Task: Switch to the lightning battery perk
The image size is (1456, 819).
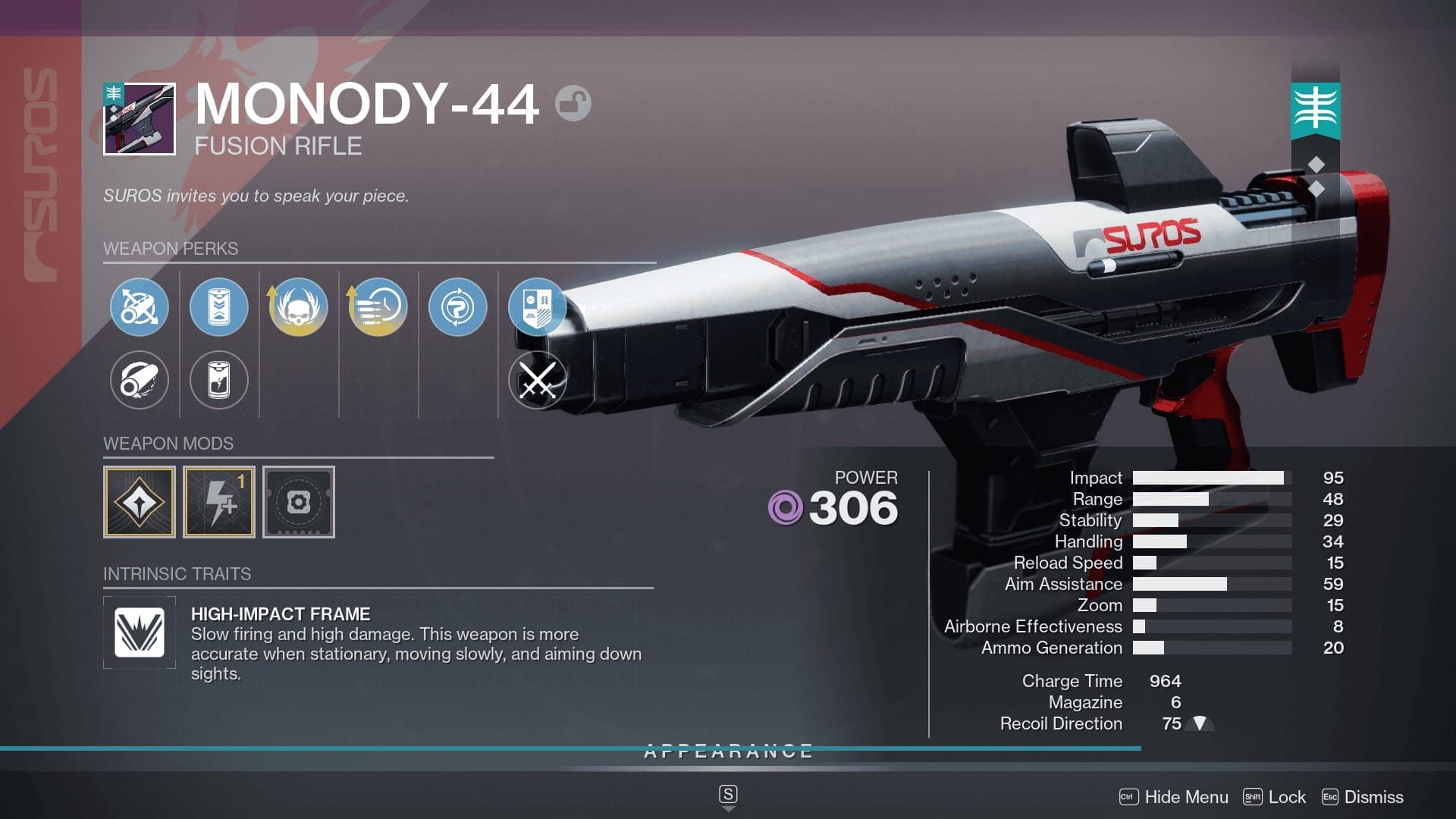Action: pos(218,380)
